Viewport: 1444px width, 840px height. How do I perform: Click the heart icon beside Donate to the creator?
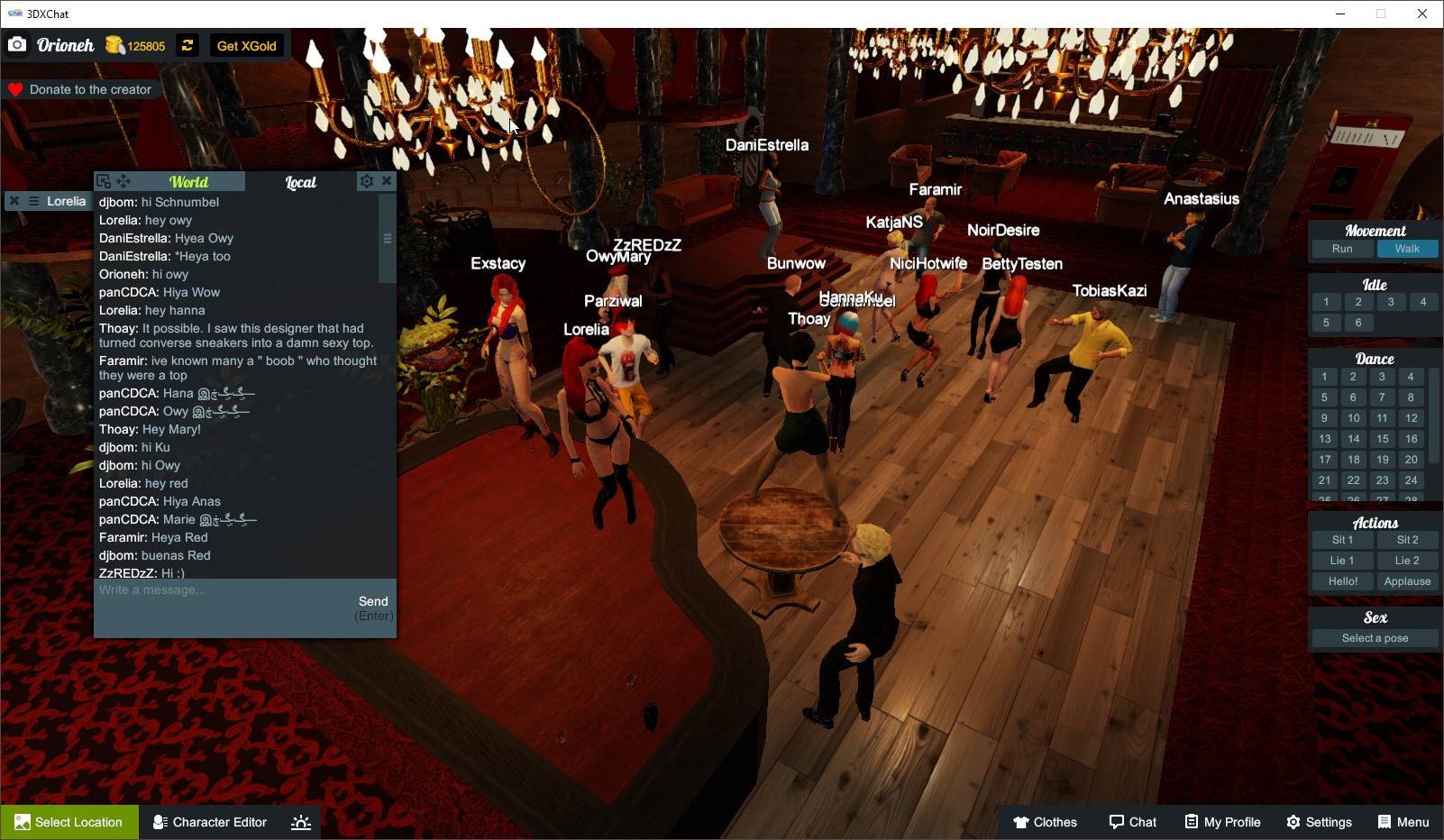pos(14,88)
